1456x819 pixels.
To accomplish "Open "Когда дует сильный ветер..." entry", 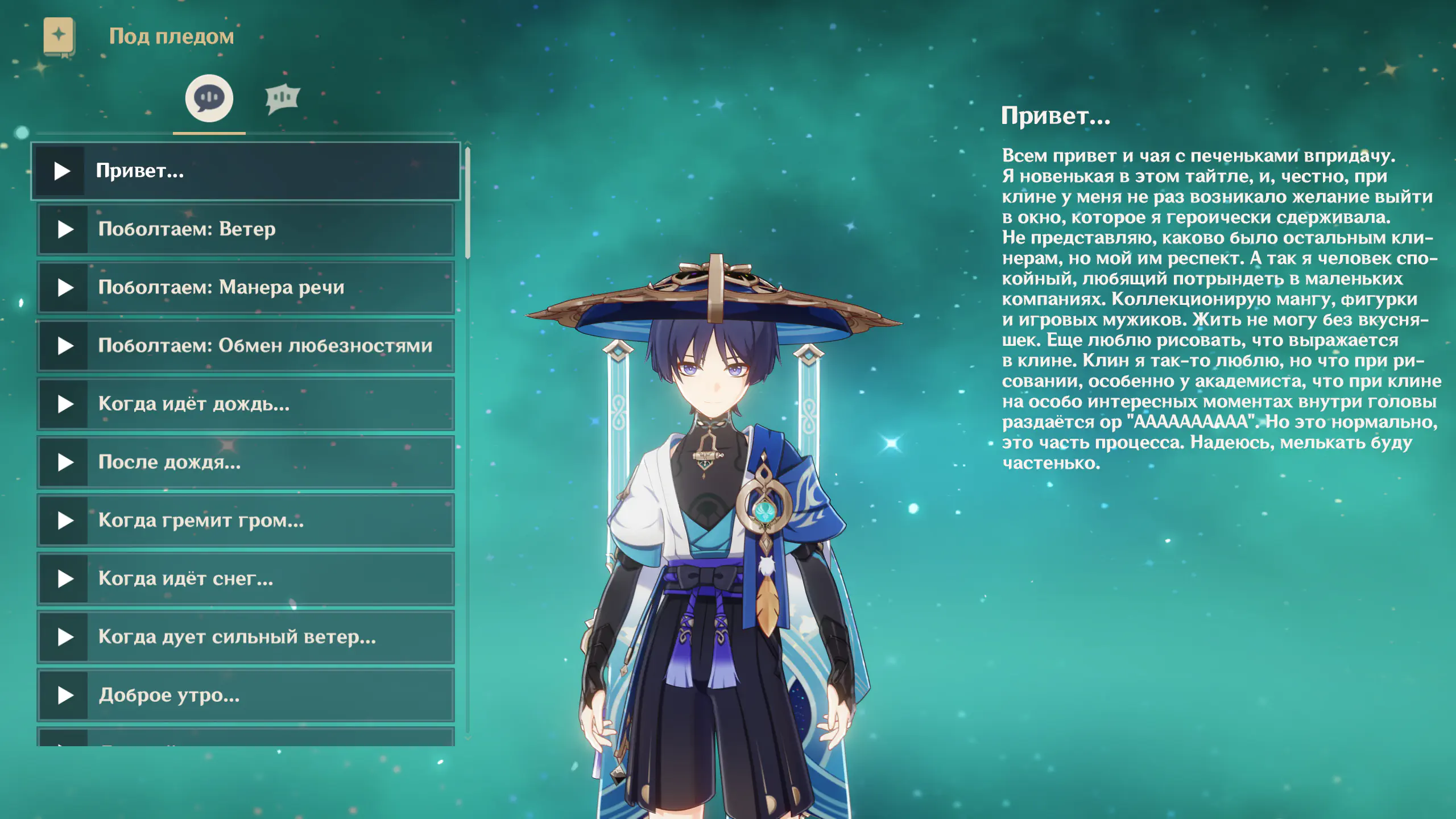I will (x=246, y=637).
